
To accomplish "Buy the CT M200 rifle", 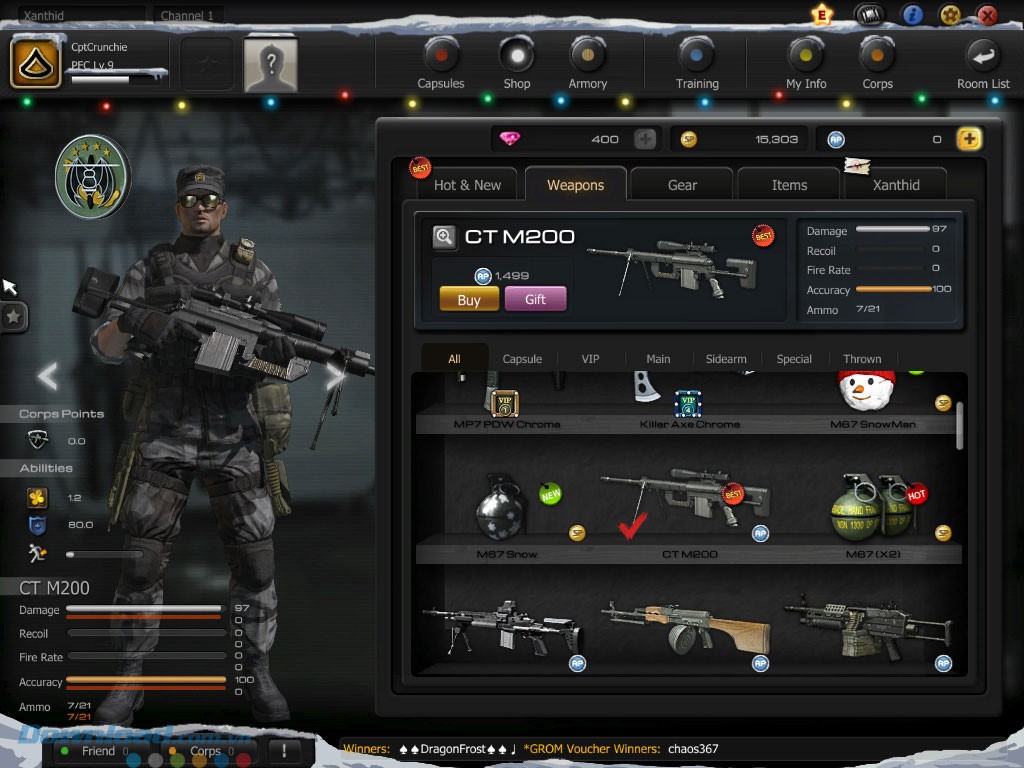I will coord(469,299).
